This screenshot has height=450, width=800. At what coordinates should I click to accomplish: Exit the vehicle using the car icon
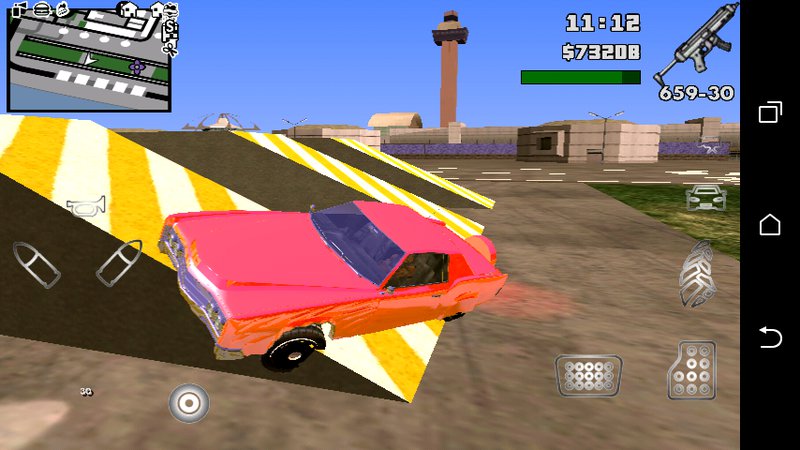pos(704,196)
